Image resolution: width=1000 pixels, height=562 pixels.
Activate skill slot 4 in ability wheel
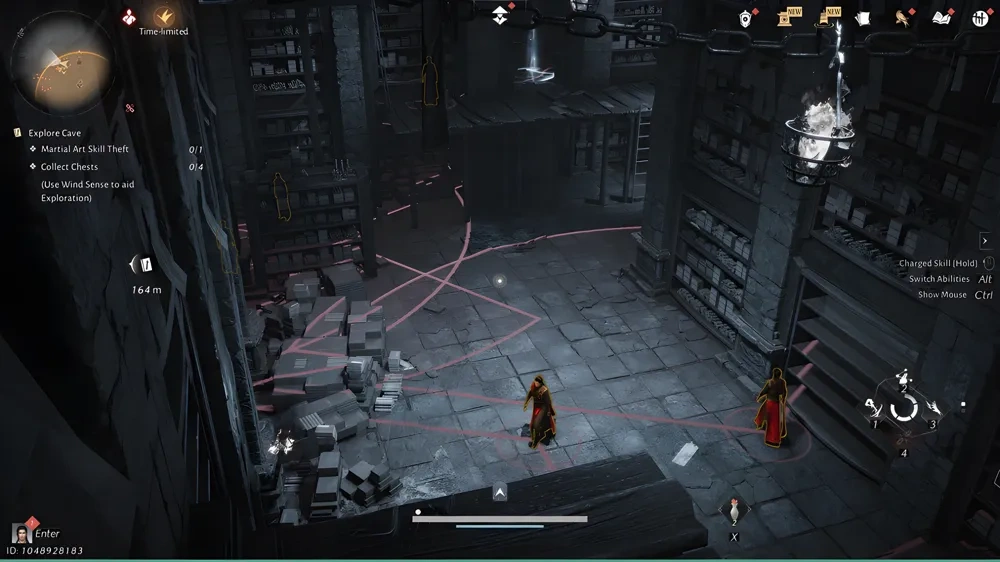[903, 439]
